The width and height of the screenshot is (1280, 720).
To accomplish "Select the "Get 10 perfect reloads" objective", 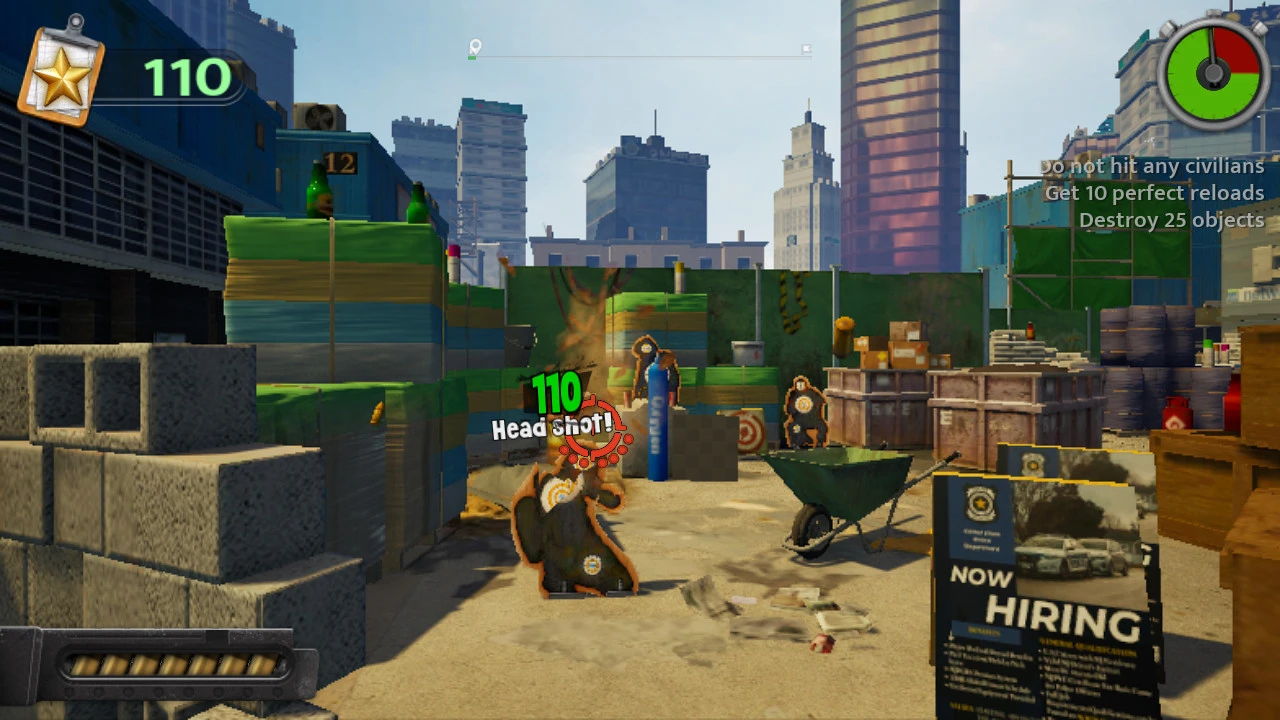I will point(1154,193).
